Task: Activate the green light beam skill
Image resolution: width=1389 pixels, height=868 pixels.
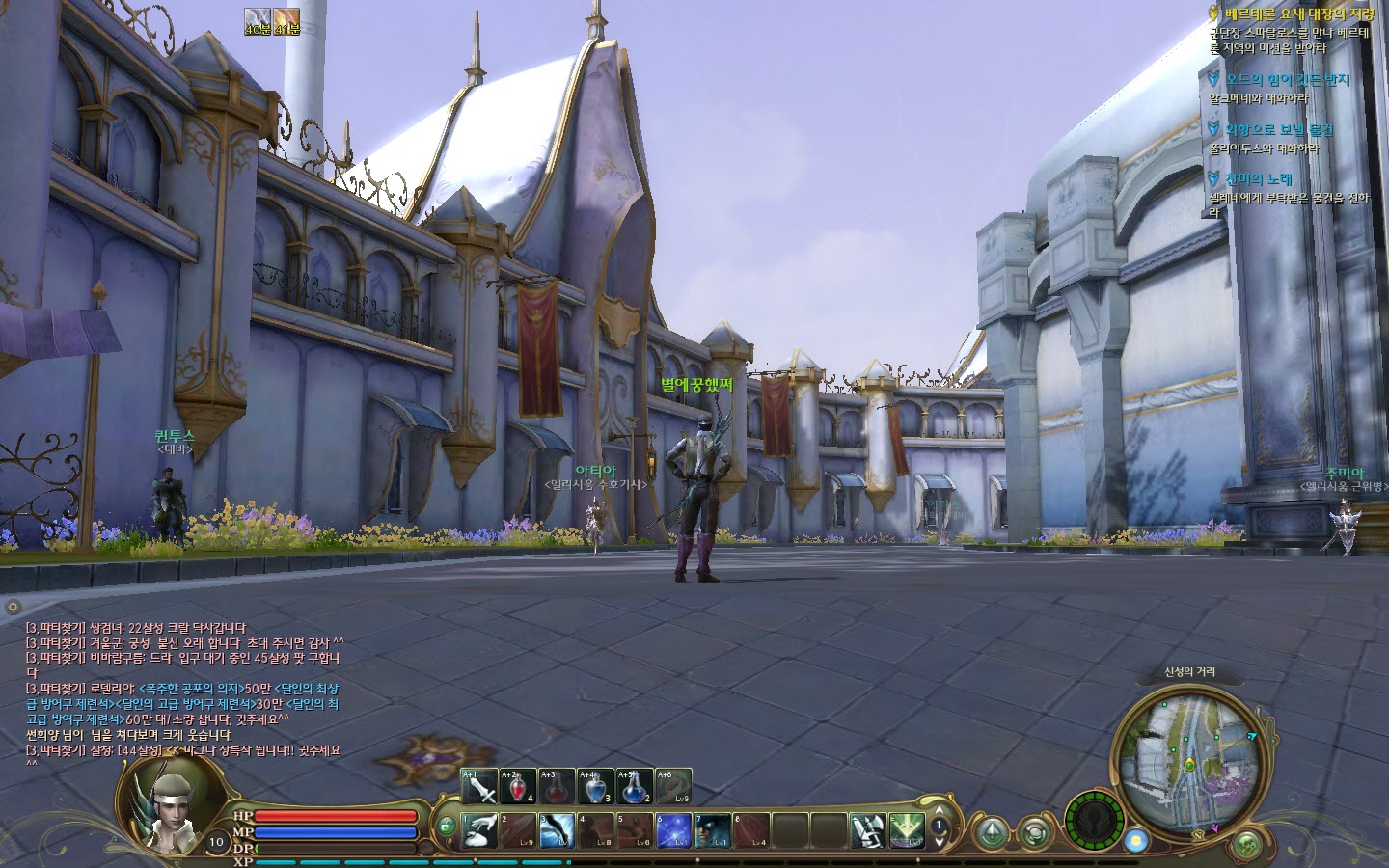Action: (906, 830)
